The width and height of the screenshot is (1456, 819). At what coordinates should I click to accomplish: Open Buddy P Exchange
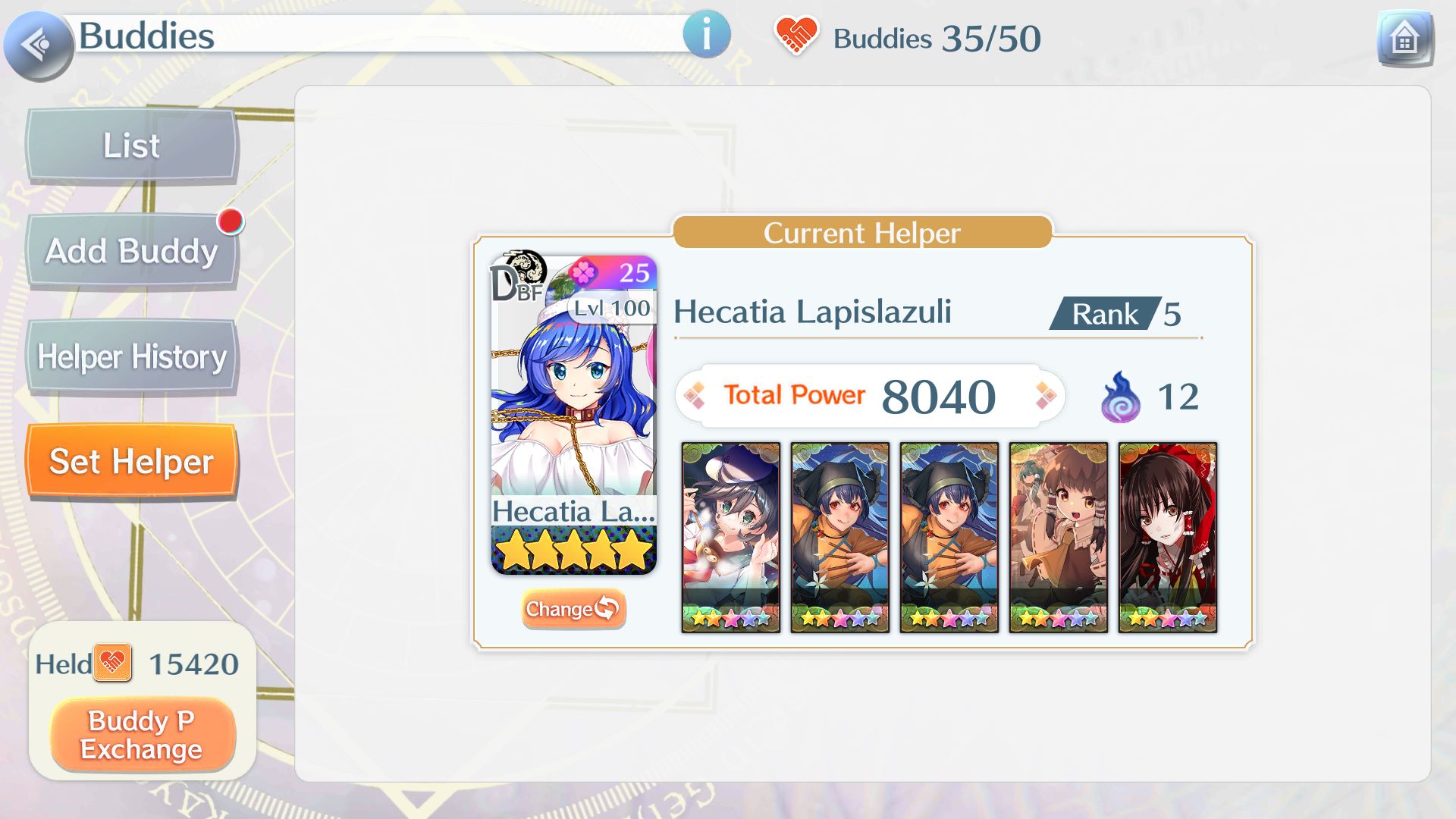[x=142, y=734]
